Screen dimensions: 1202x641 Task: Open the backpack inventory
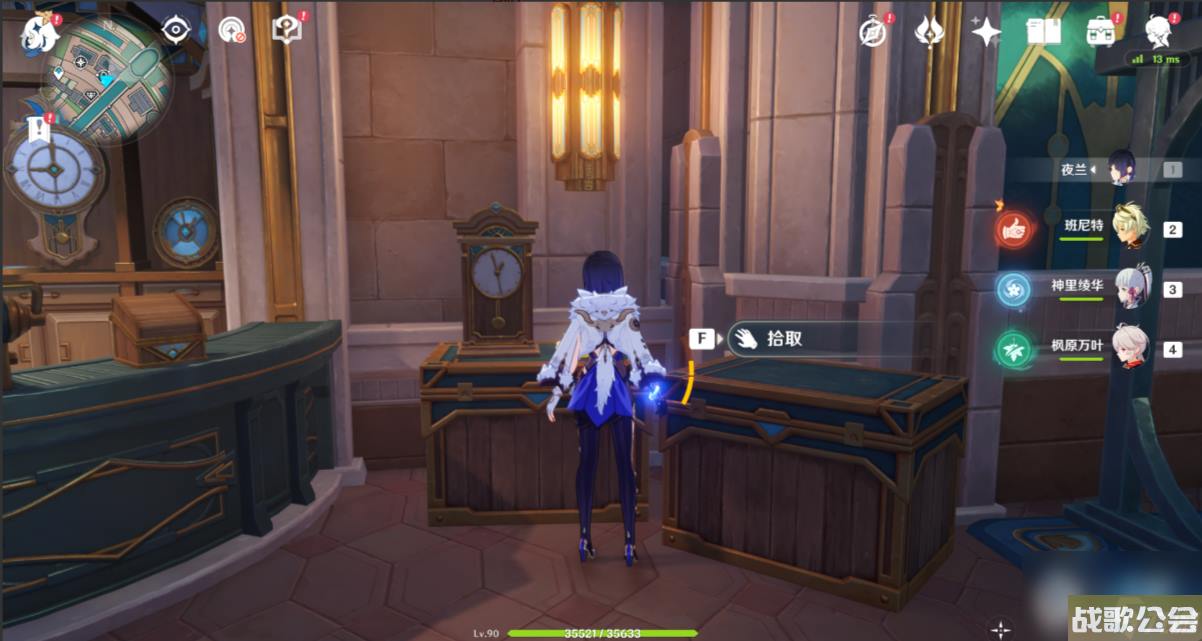[x=1101, y=32]
